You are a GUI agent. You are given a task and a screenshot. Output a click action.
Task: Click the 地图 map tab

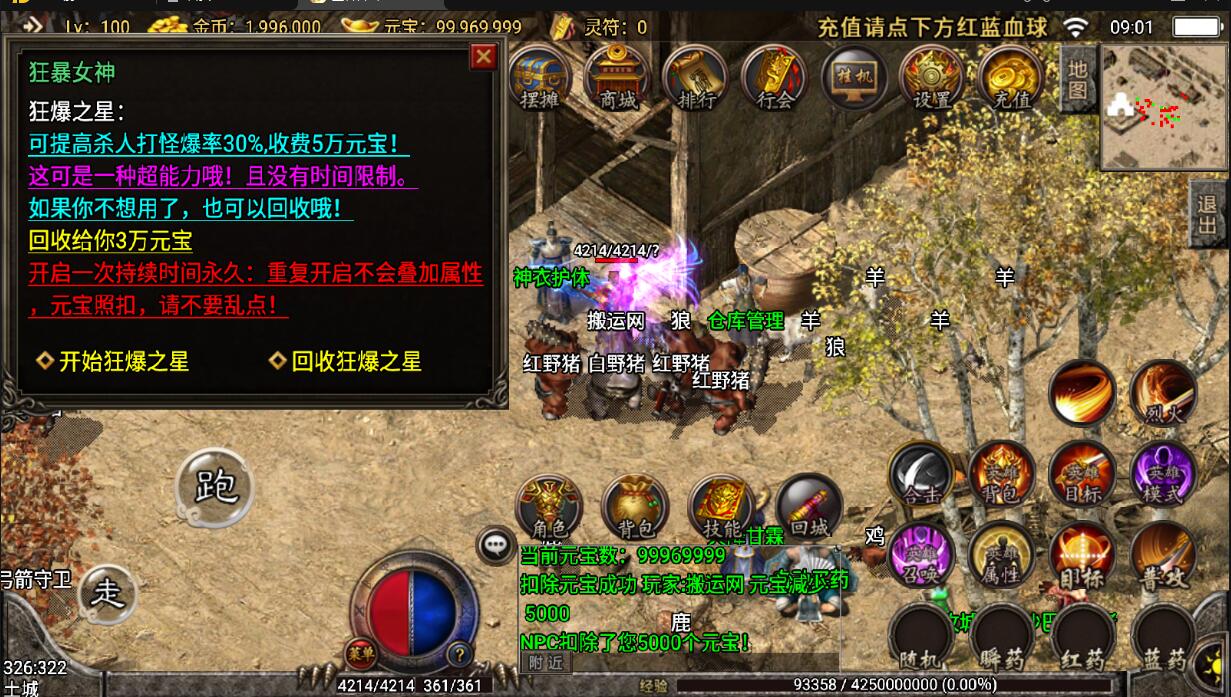[1077, 76]
